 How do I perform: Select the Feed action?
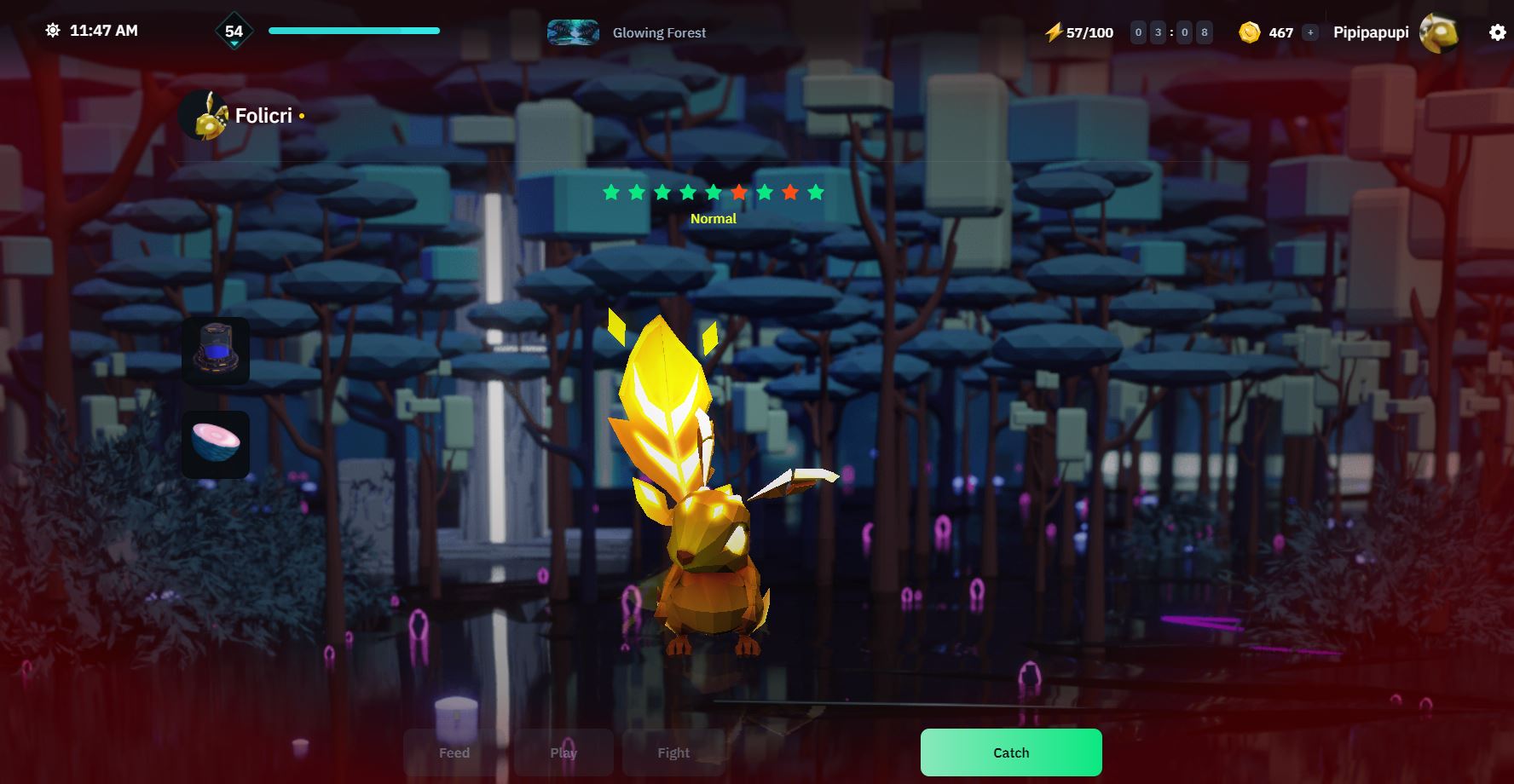[454, 752]
